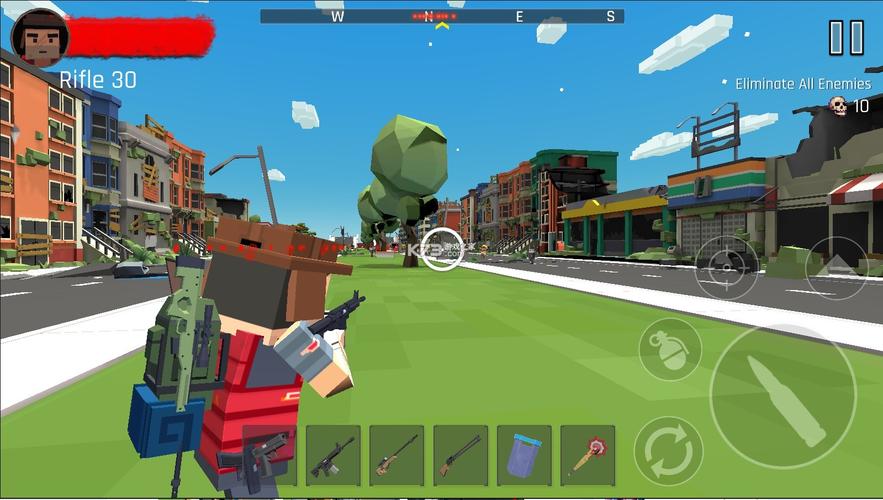
Task: Toggle the crosshair aim button
Action: [726, 268]
